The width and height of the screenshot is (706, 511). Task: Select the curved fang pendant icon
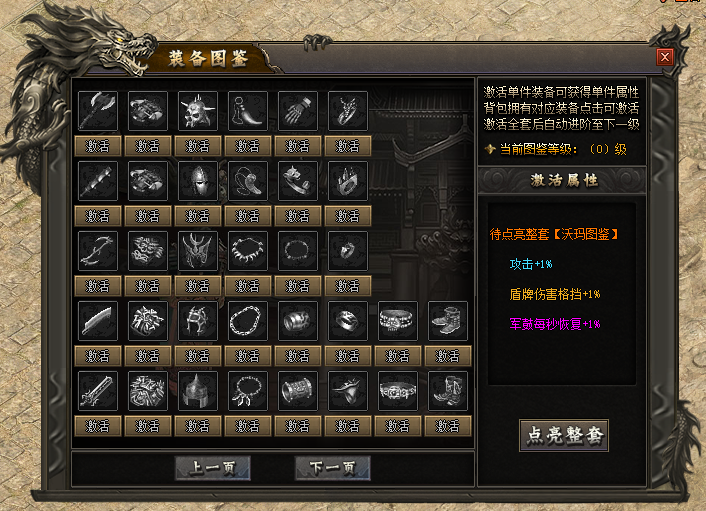tap(248, 110)
